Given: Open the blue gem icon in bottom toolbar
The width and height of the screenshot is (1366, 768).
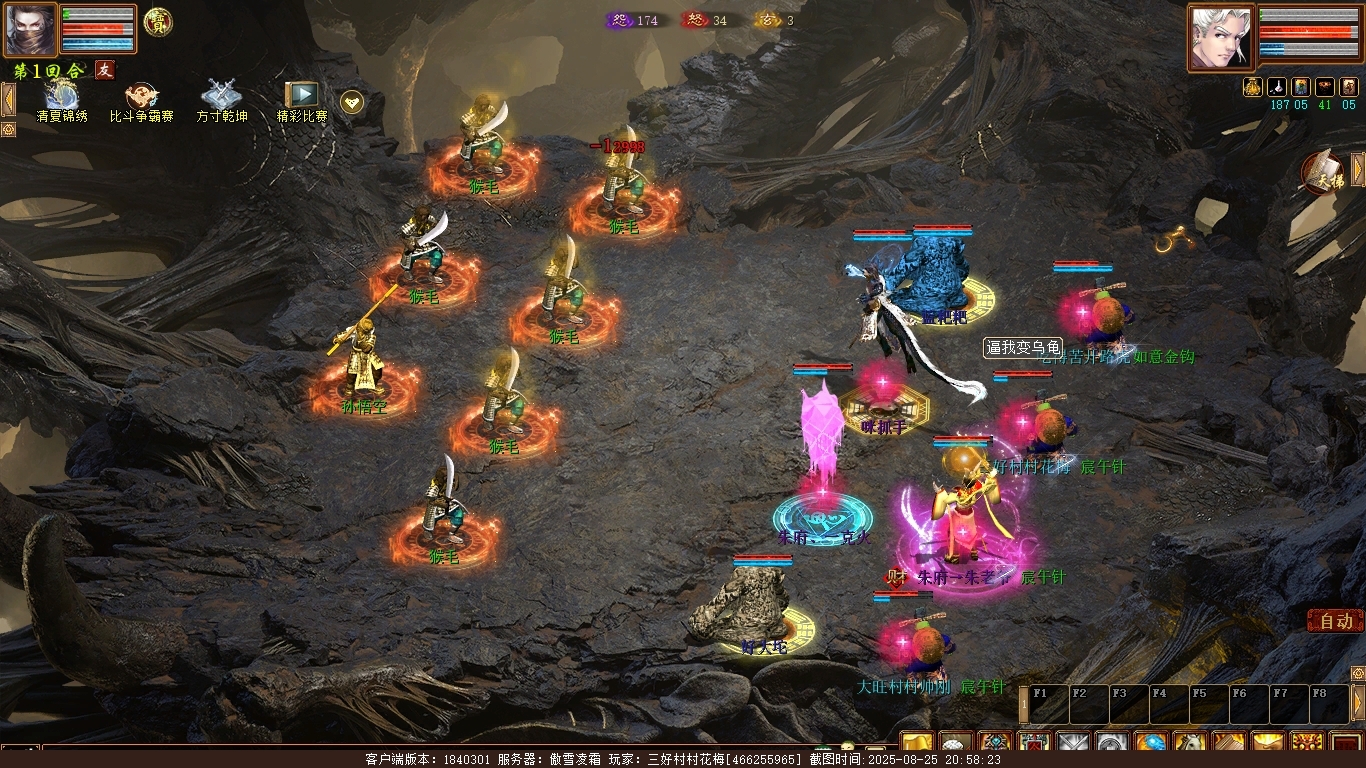Looking at the screenshot, I should (1151, 745).
